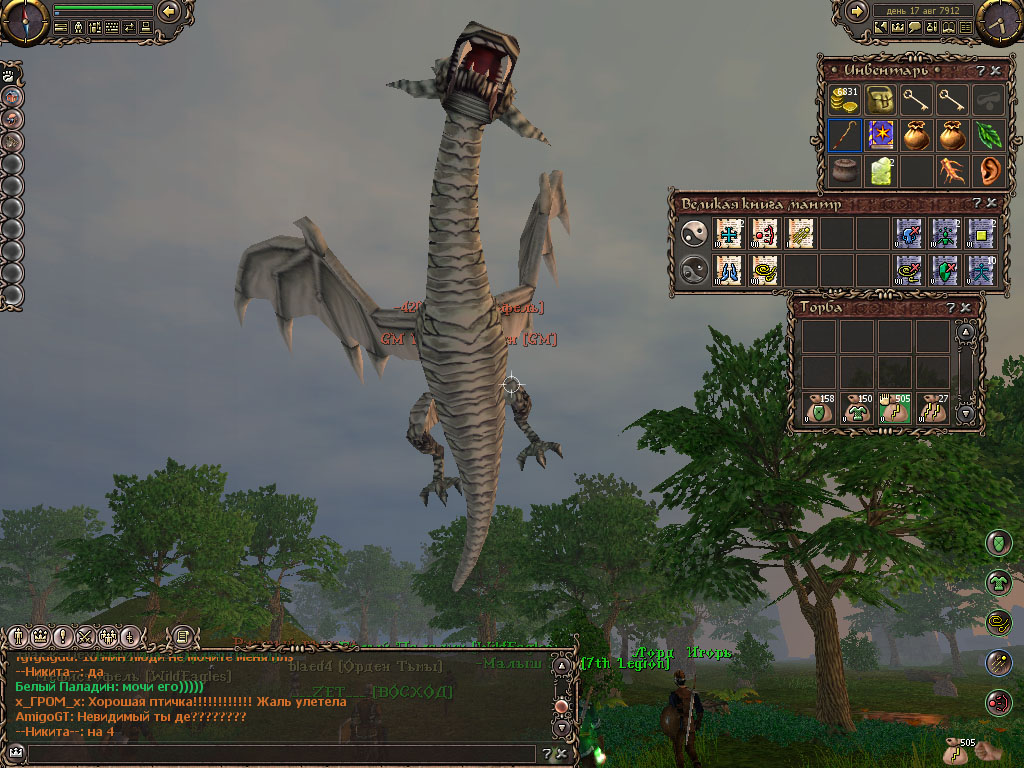Close the chat window

click(x=562, y=754)
